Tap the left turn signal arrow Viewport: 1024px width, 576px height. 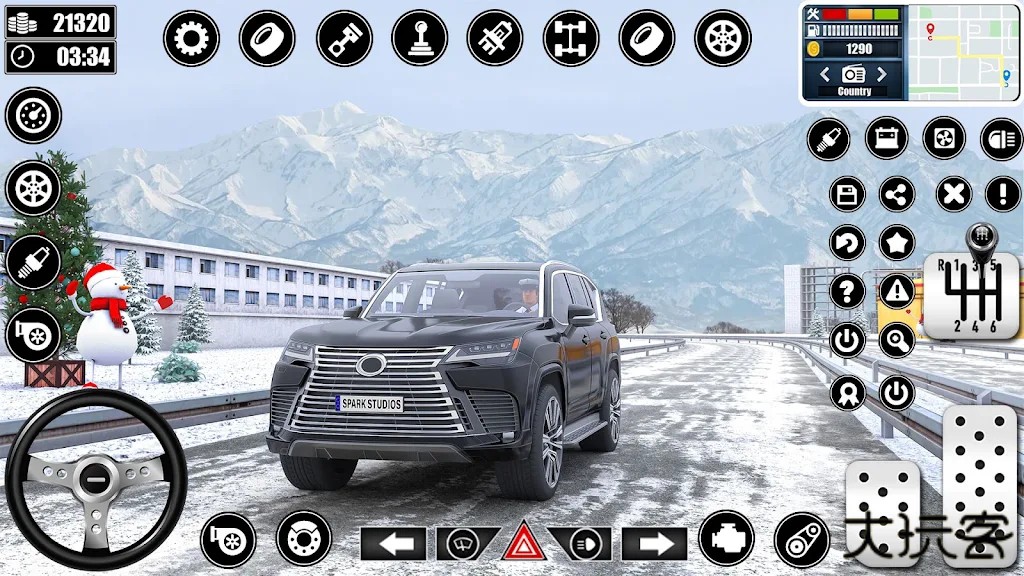393,544
